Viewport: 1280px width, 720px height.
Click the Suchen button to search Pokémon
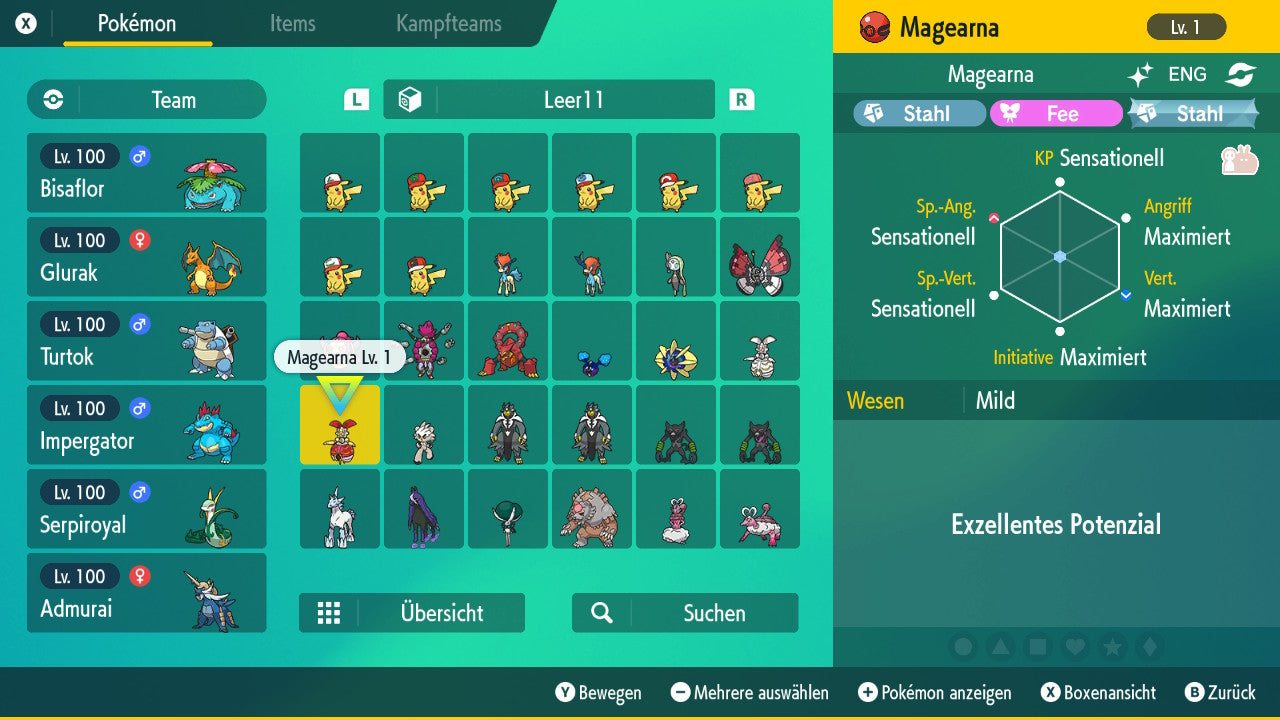(x=684, y=613)
